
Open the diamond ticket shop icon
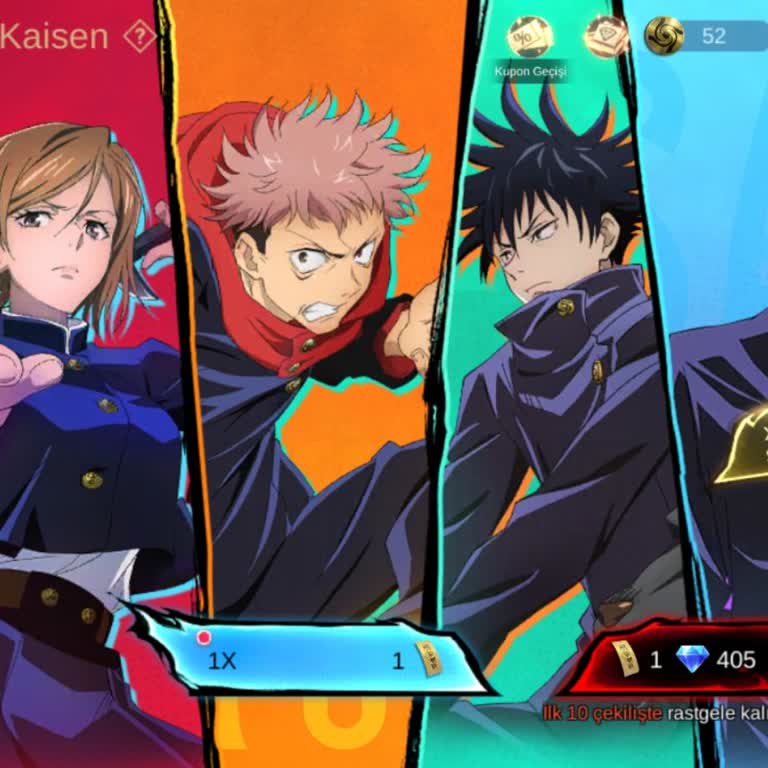pyautogui.click(x=605, y=36)
